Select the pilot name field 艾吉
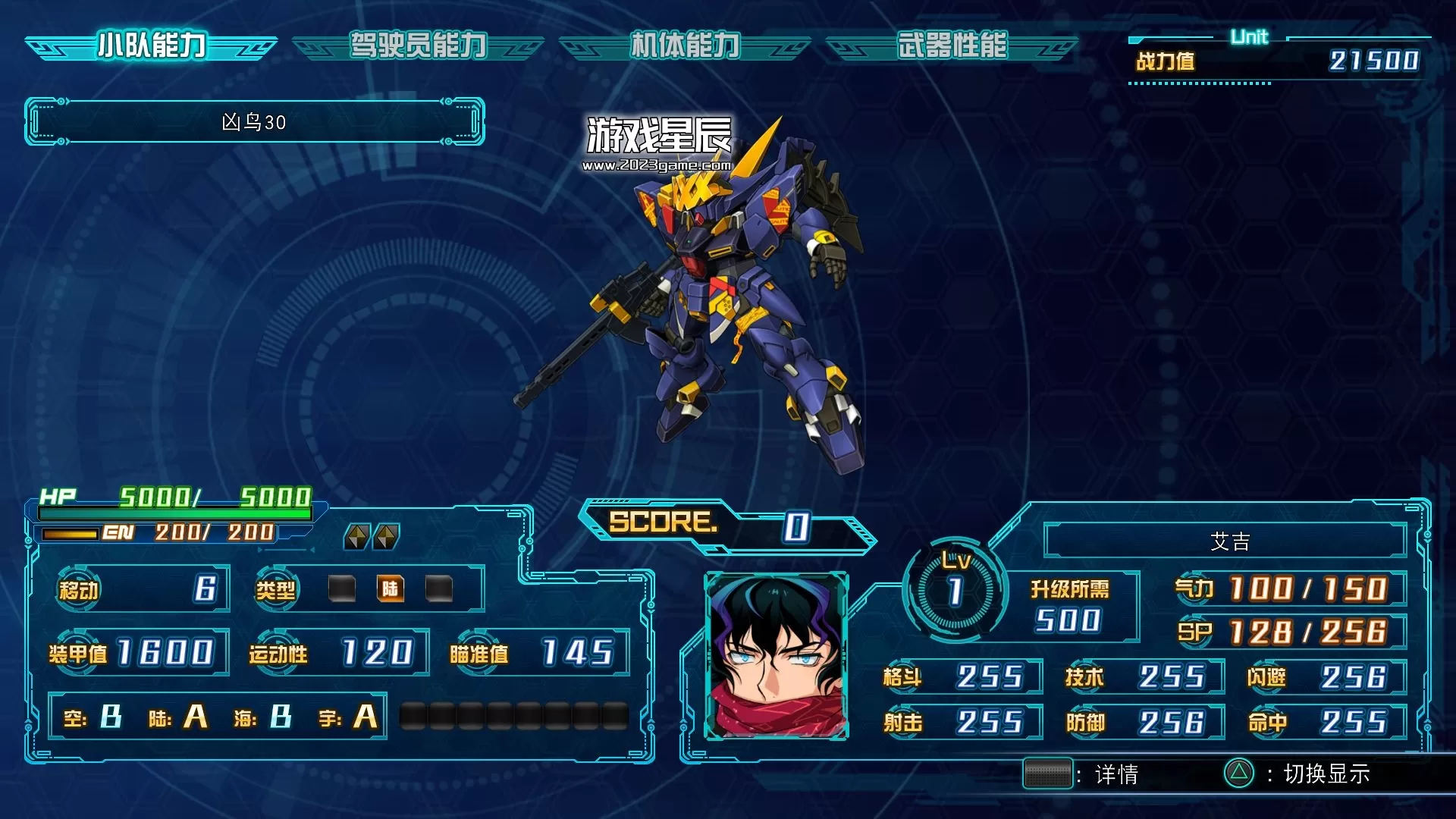The height and width of the screenshot is (819, 1456). (x=1228, y=541)
